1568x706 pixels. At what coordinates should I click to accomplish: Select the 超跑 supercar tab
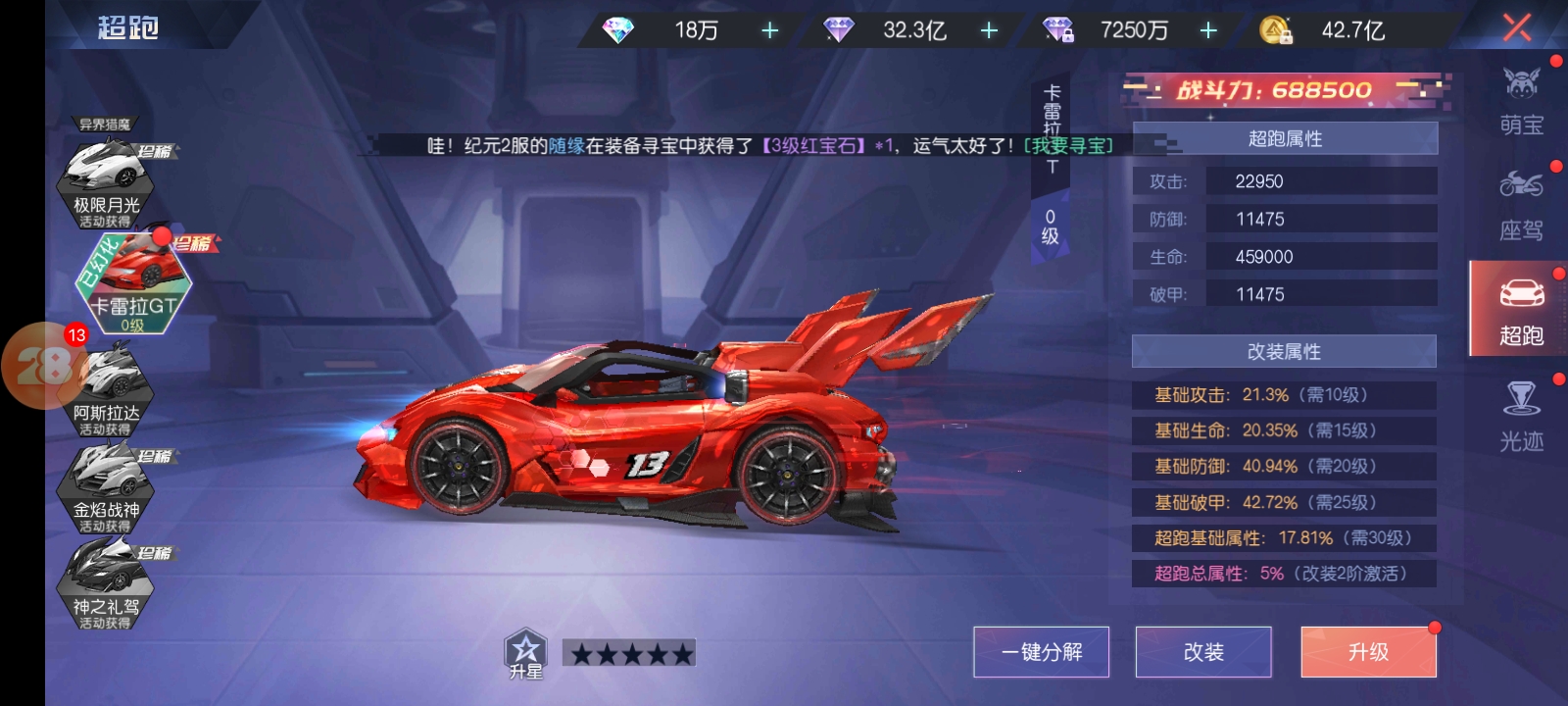1521,310
